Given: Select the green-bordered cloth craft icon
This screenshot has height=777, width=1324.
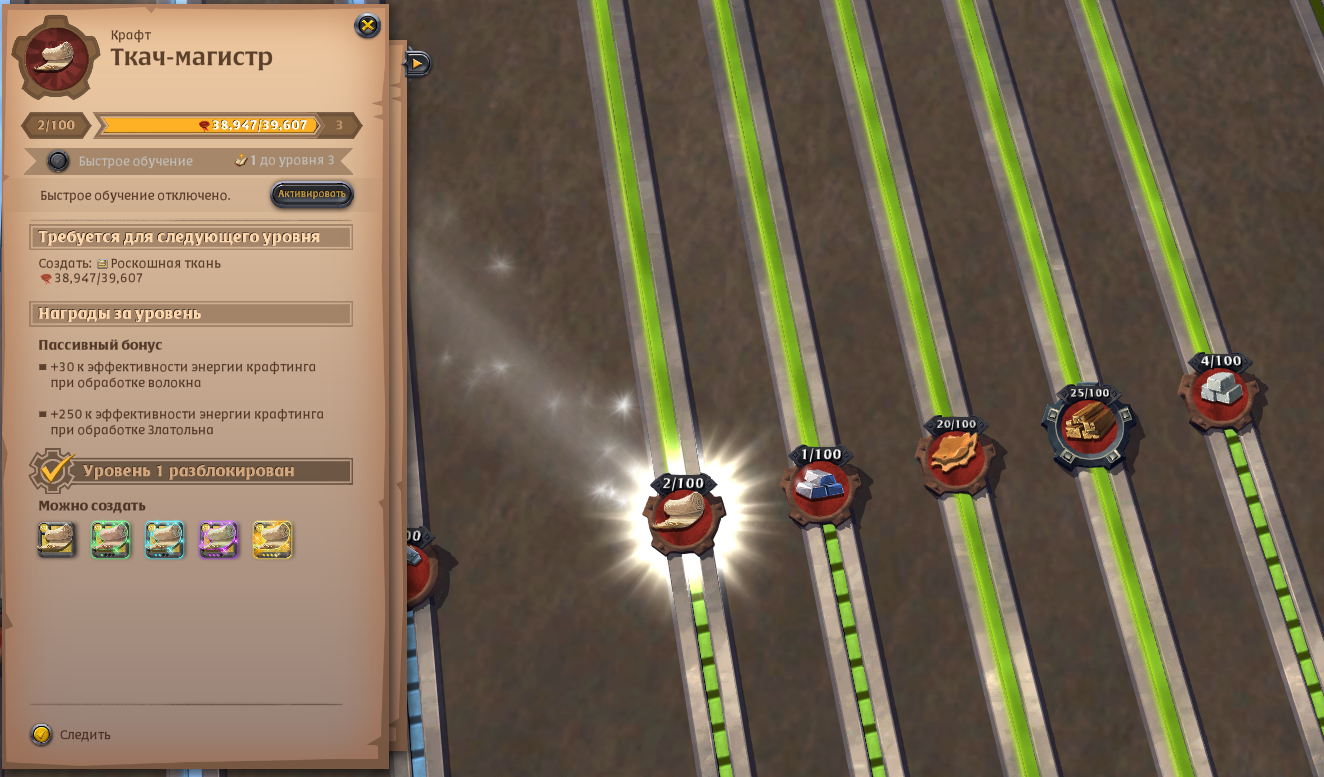Looking at the screenshot, I should click(x=111, y=540).
